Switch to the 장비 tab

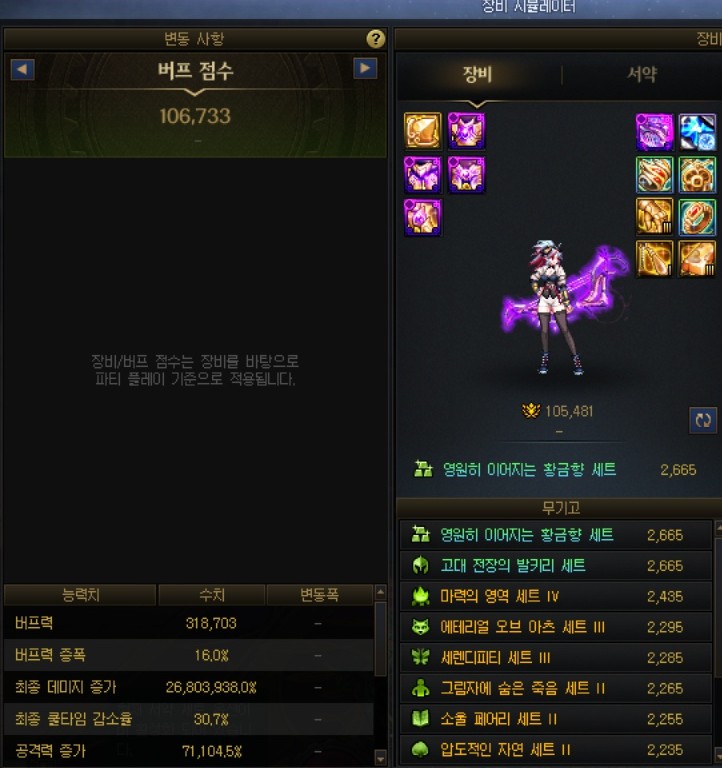[x=477, y=75]
